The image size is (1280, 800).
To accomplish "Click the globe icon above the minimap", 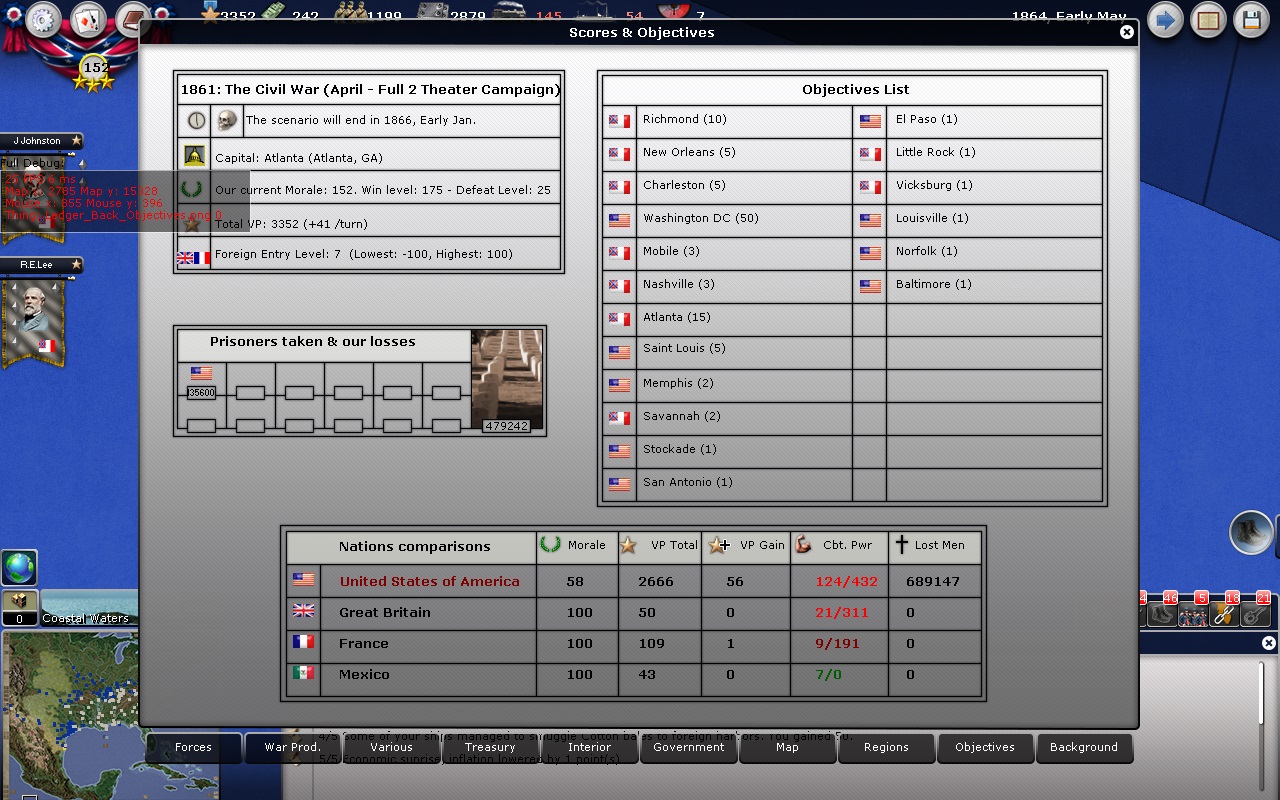I will [x=21, y=567].
